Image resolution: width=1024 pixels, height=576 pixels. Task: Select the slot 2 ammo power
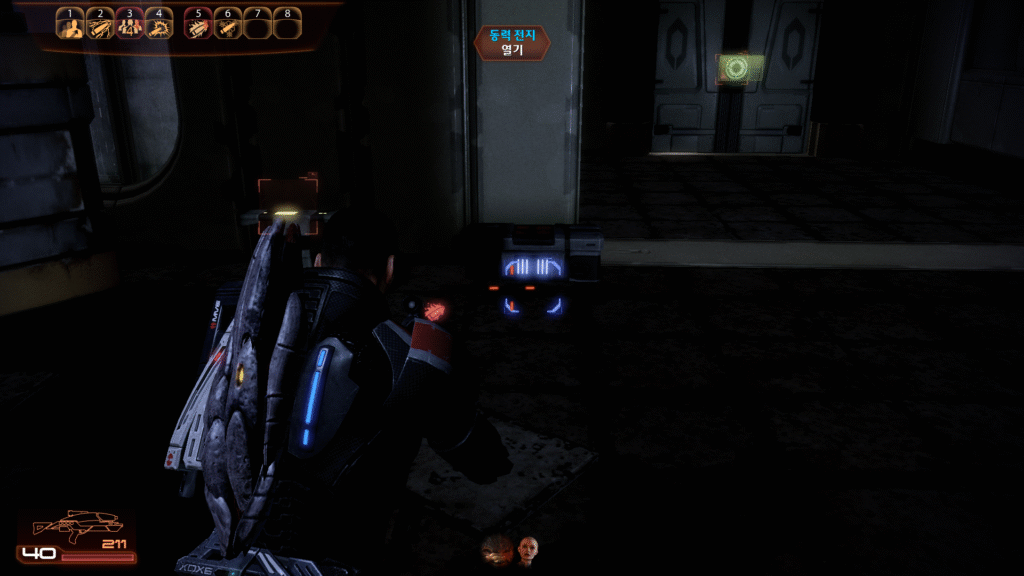(x=100, y=28)
